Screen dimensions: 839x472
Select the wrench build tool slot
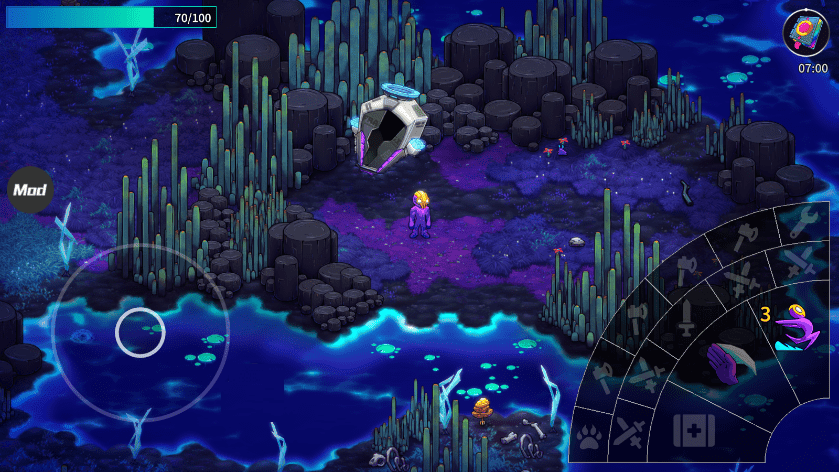(x=804, y=222)
